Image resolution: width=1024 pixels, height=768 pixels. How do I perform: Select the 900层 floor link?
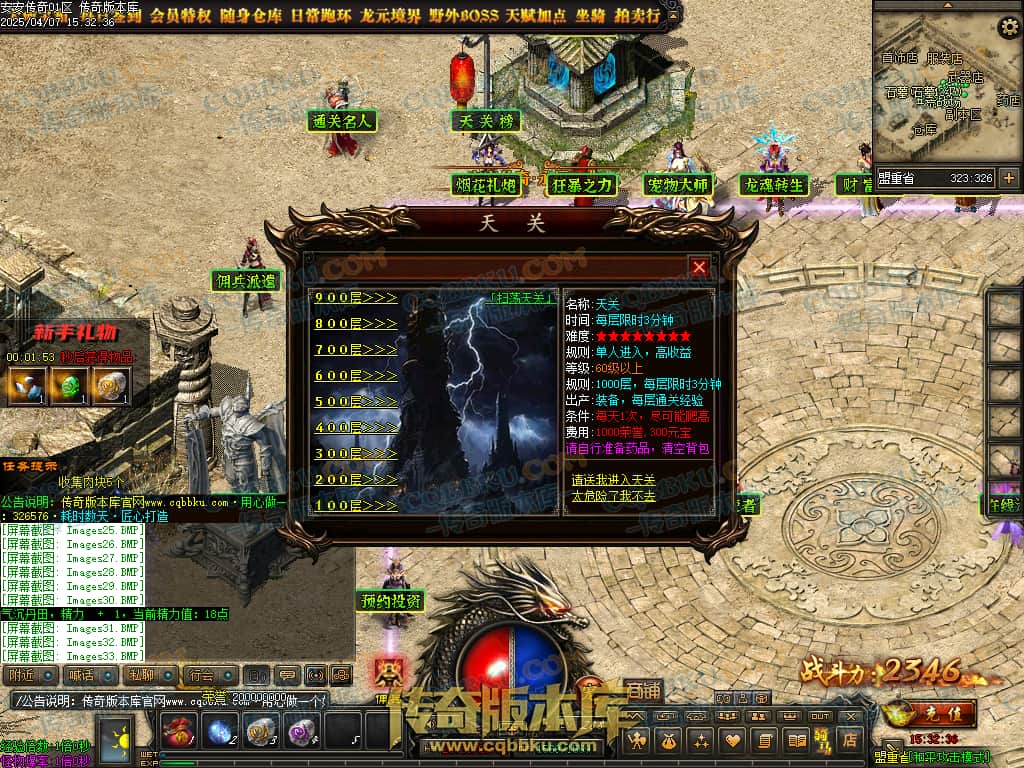coord(355,298)
